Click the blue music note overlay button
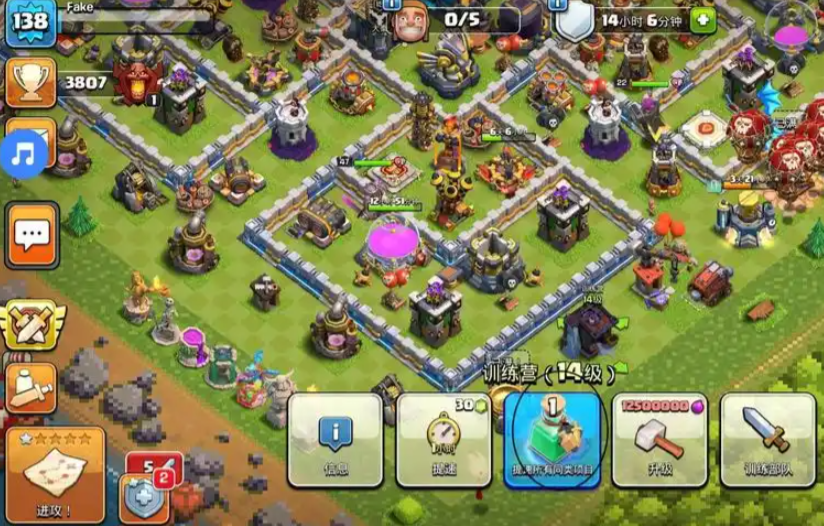The height and width of the screenshot is (526, 824). (24, 153)
